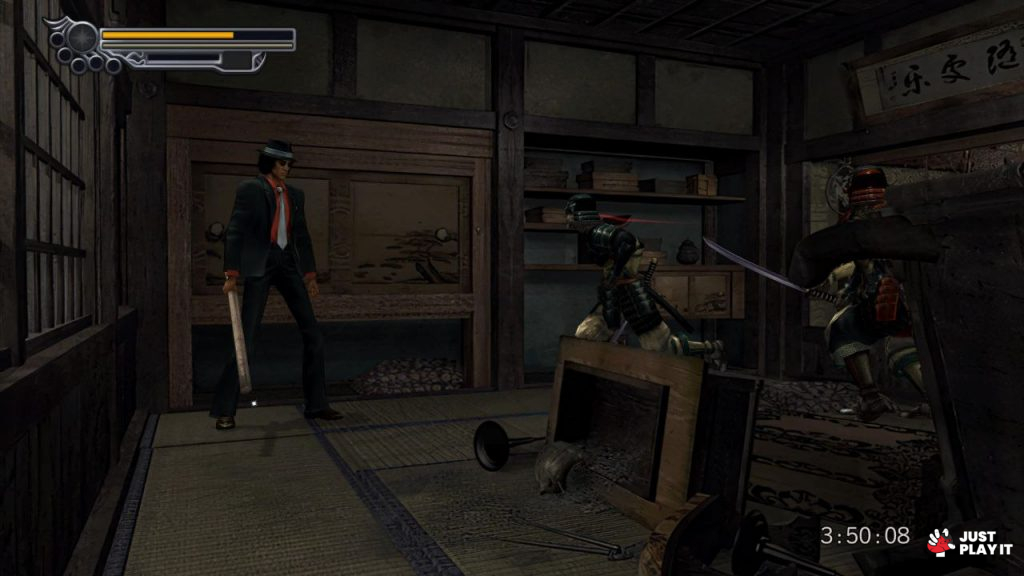Image resolution: width=1024 pixels, height=576 pixels.
Task: Click the round orb emblem beside the health bar
Action: [81, 38]
